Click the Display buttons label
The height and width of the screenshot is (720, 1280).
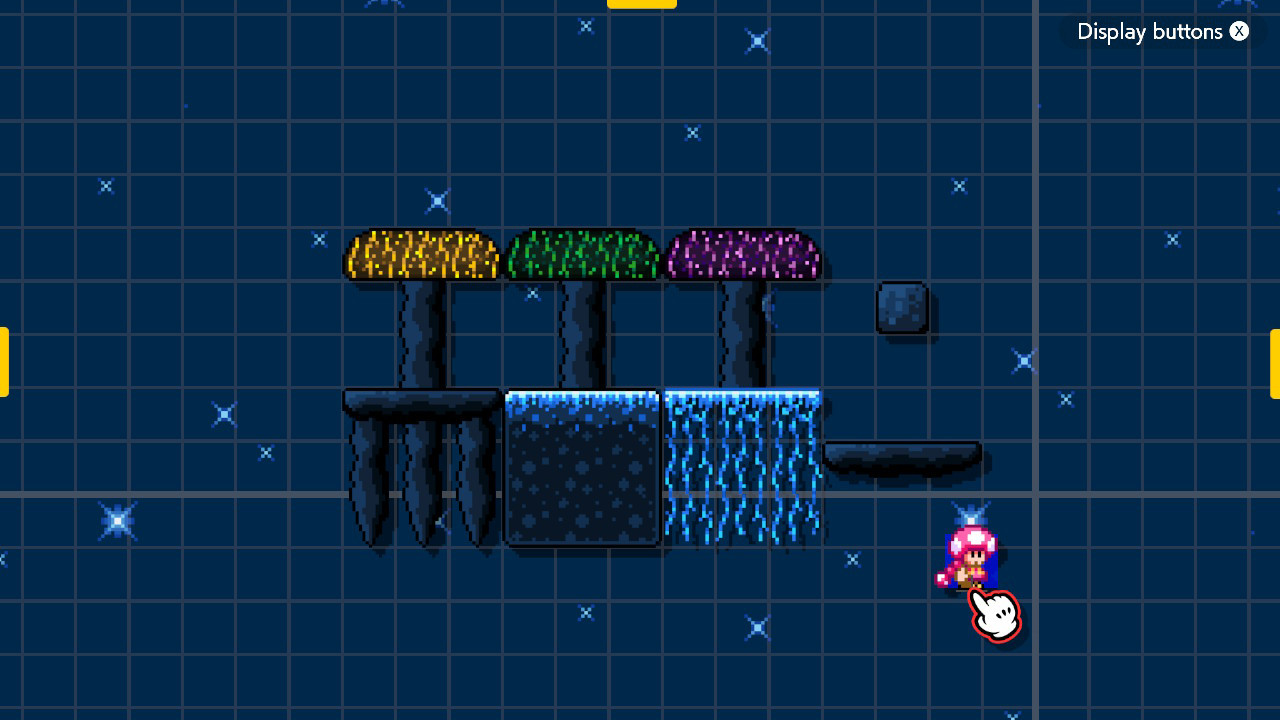coord(1150,31)
